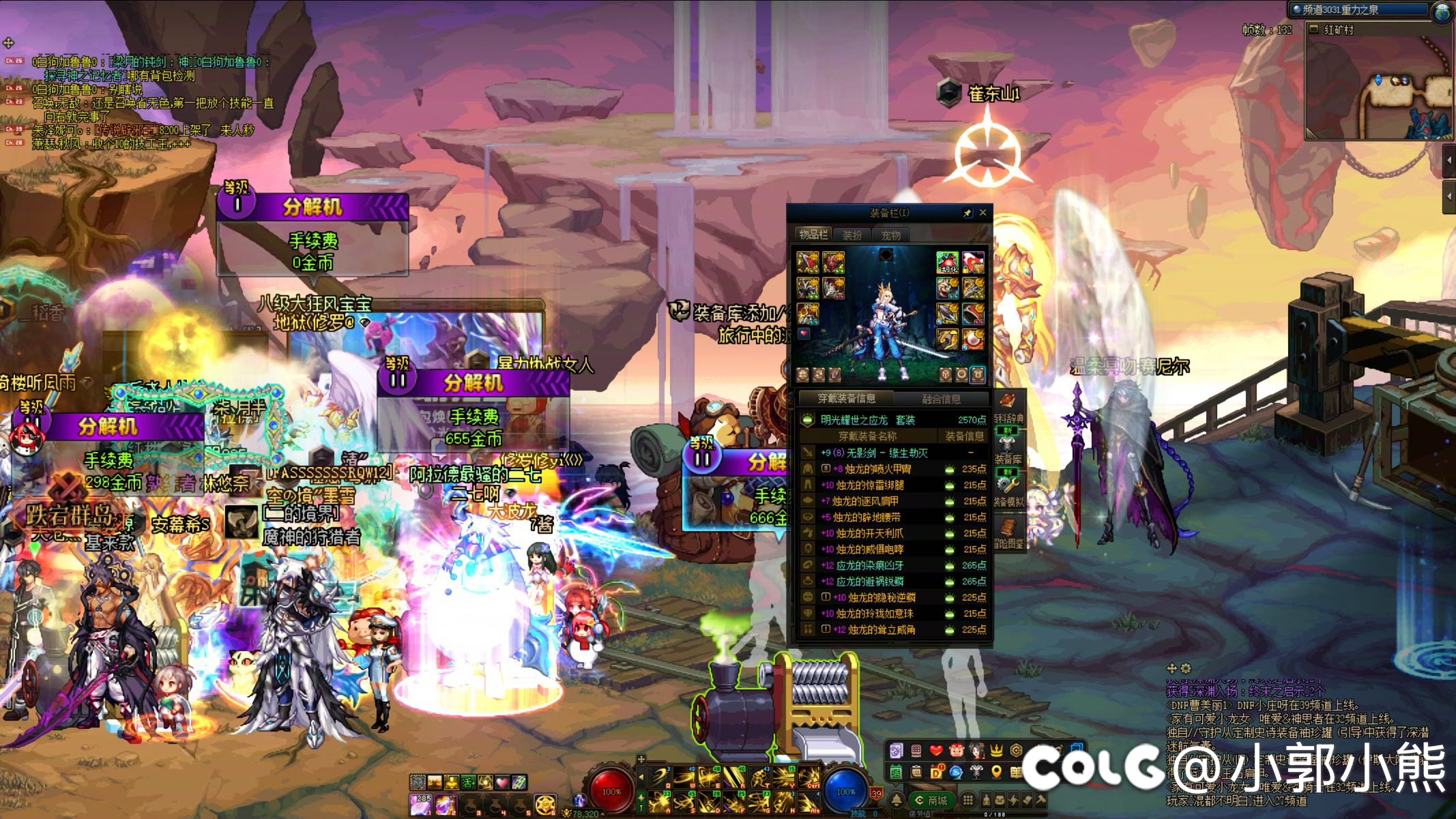
Task: Close the 装备栏 equipment window
Action: (x=982, y=213)
